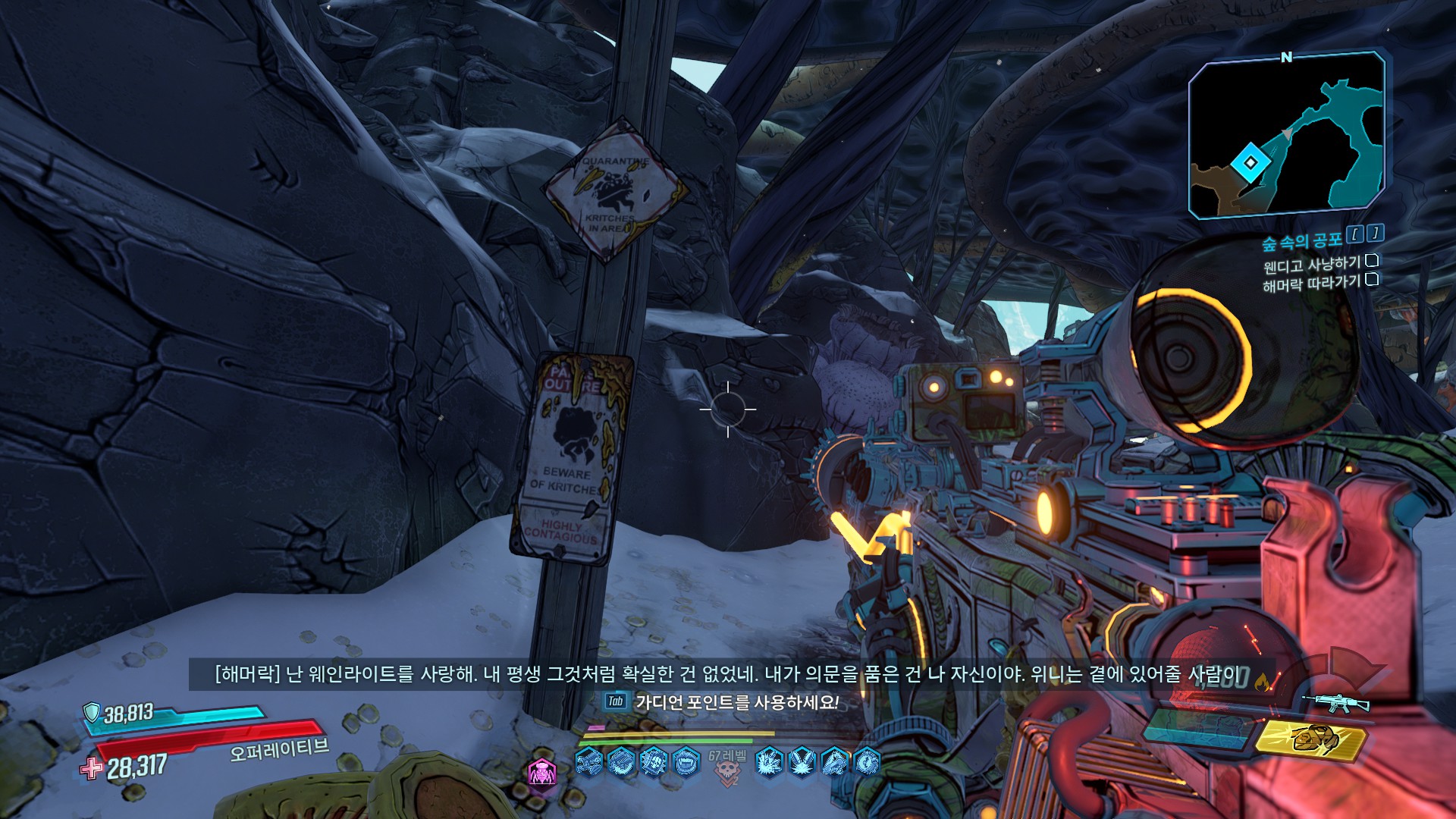
Task: Click the red health cross icon
Action: tap(91, 769)
